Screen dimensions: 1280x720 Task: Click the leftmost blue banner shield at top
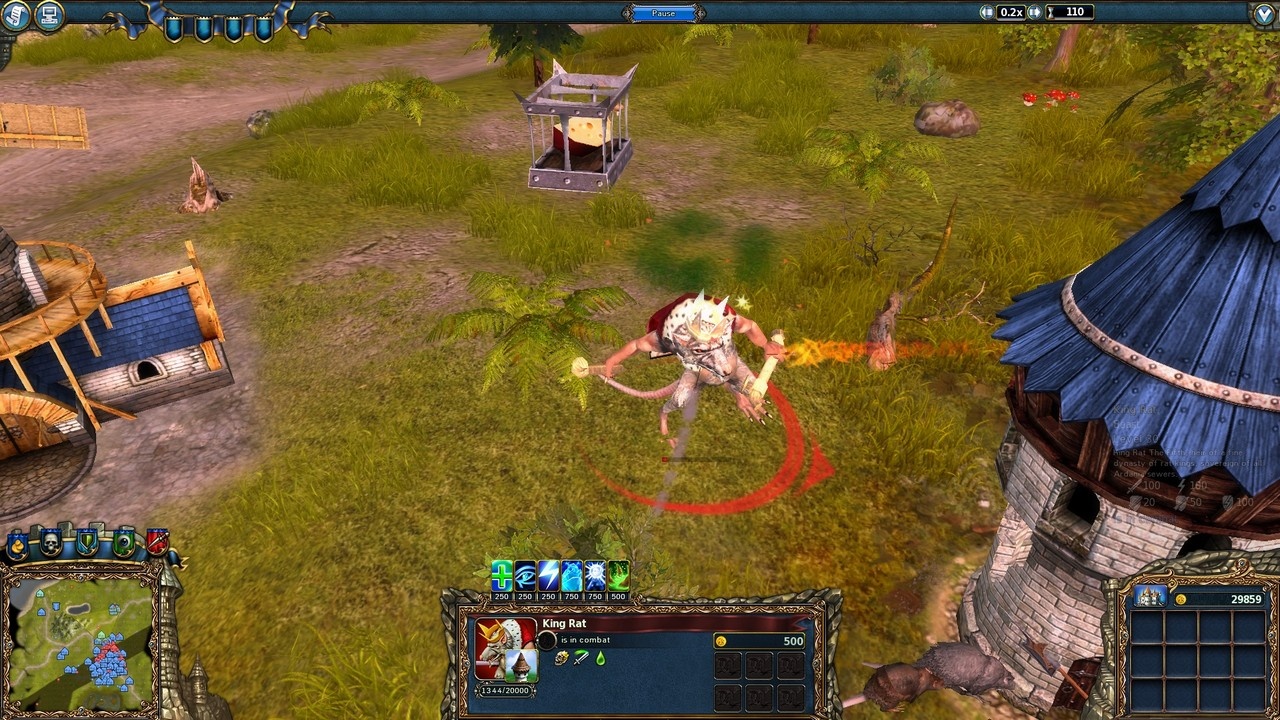(x=172, y=28)
